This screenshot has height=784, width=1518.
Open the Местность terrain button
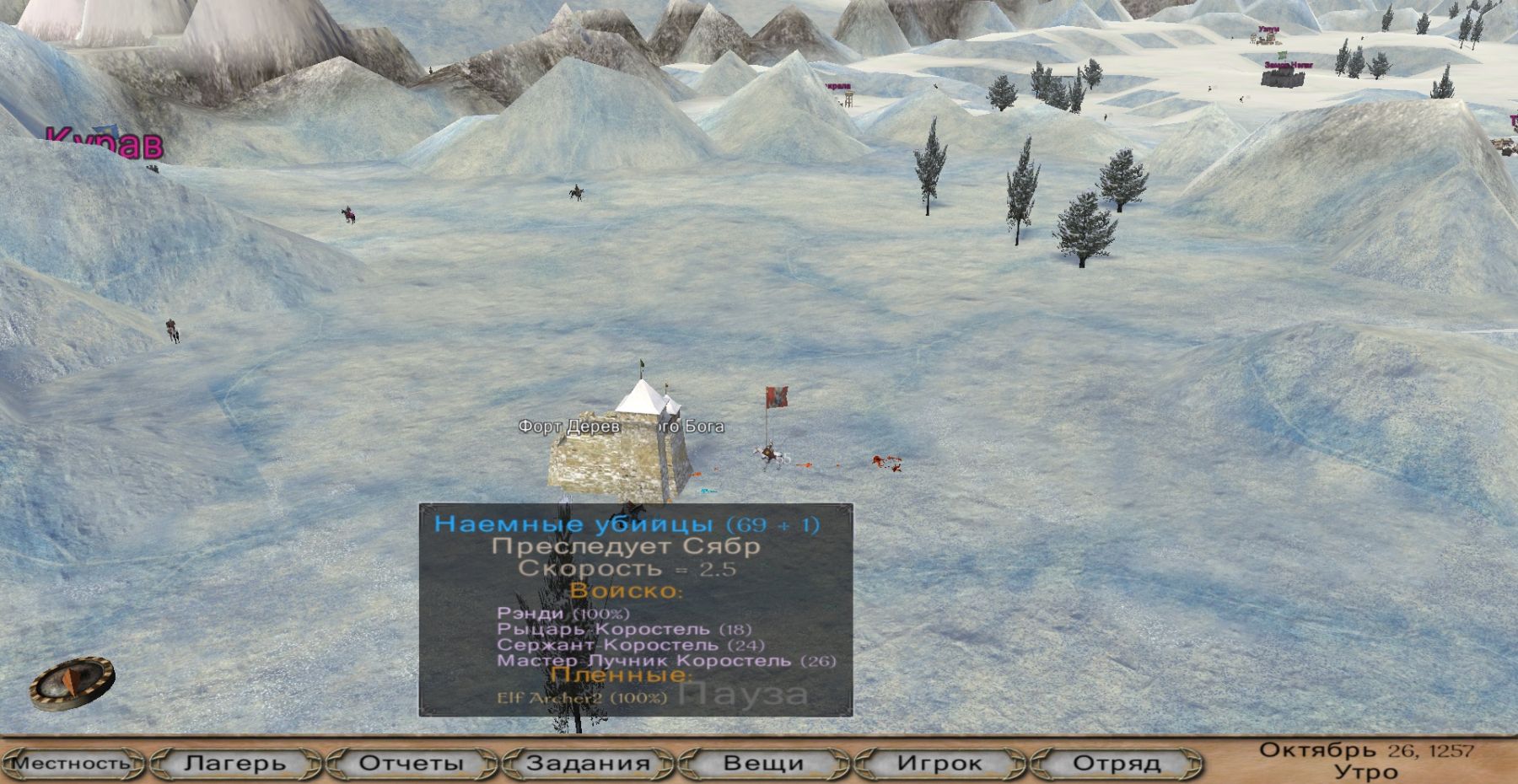click(x=73, y=764)
